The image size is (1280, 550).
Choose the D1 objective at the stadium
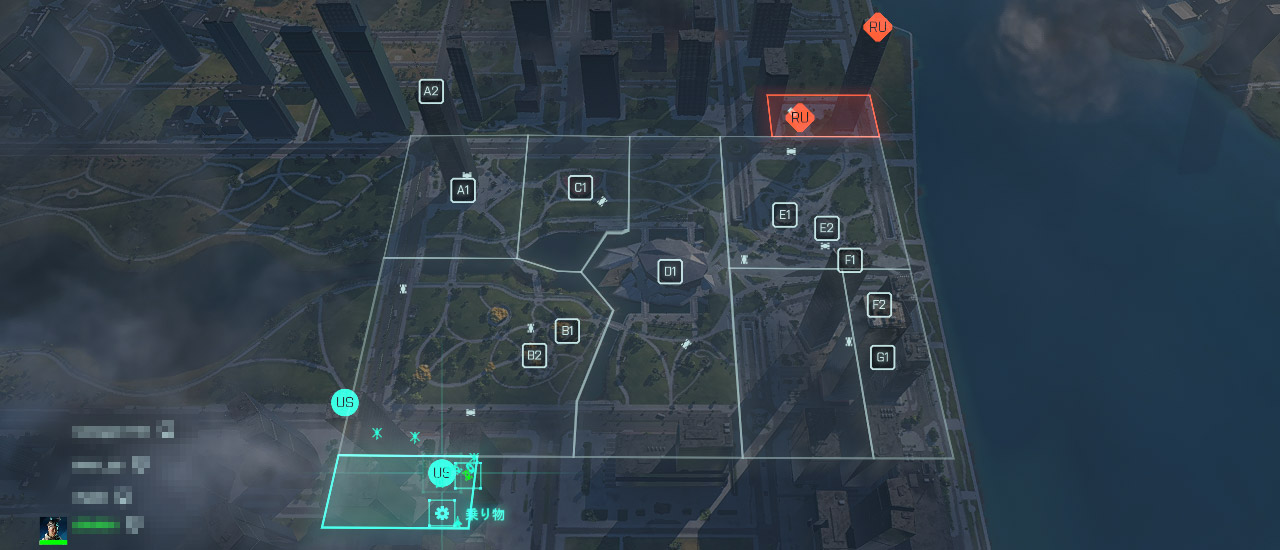670,271
